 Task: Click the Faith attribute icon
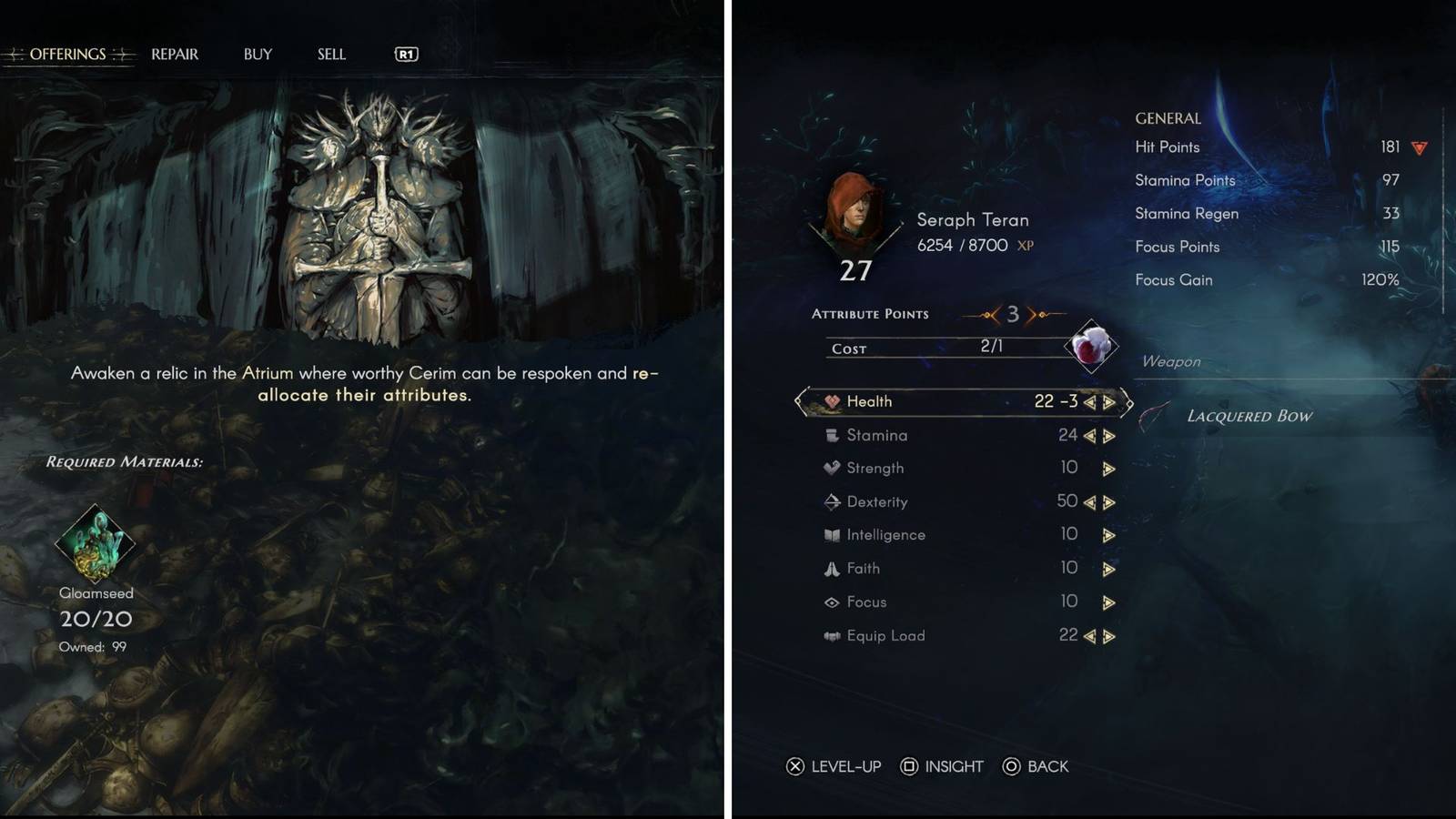pos(830,568)
